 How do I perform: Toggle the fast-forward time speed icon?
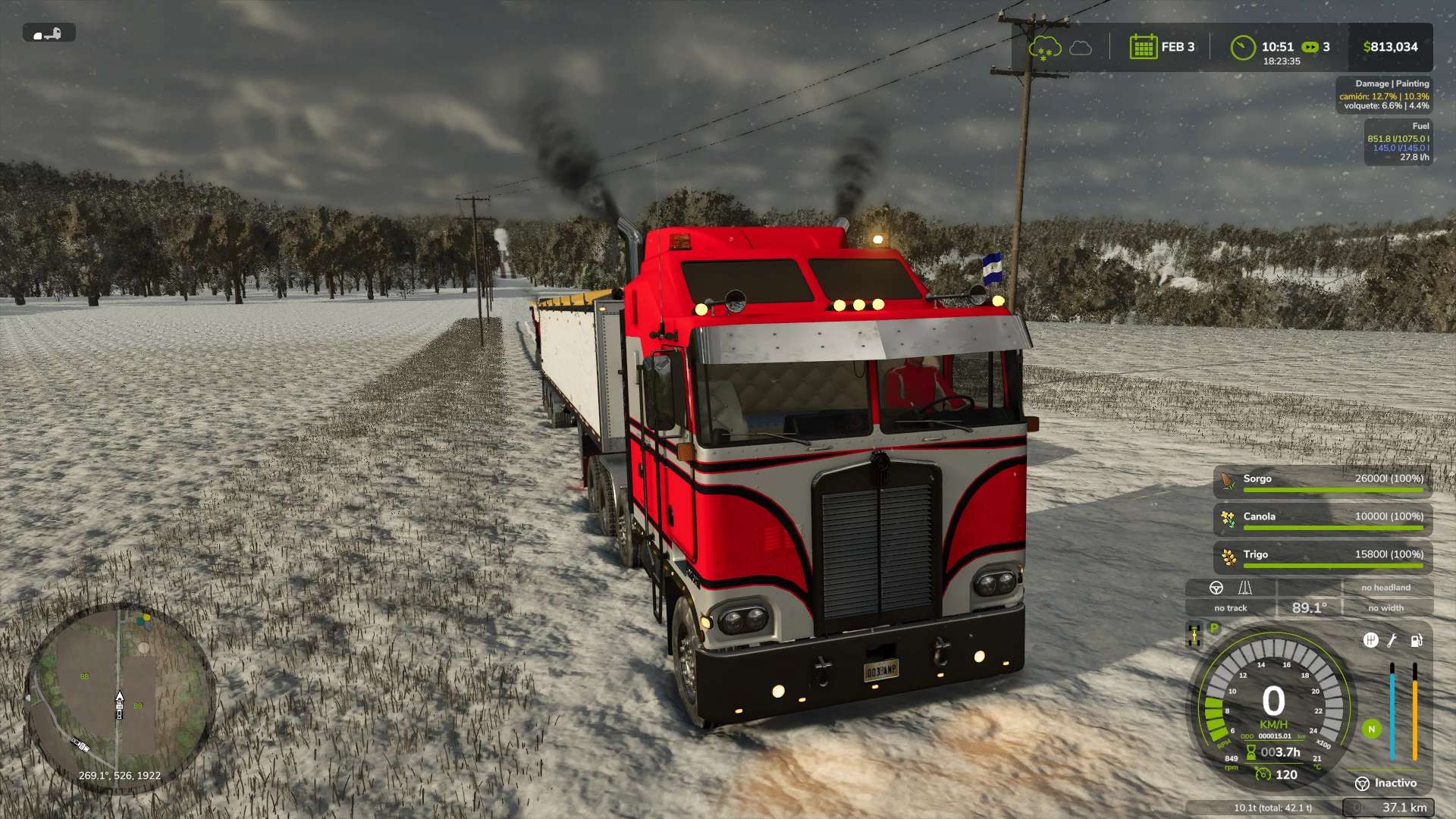[1310, 47]
